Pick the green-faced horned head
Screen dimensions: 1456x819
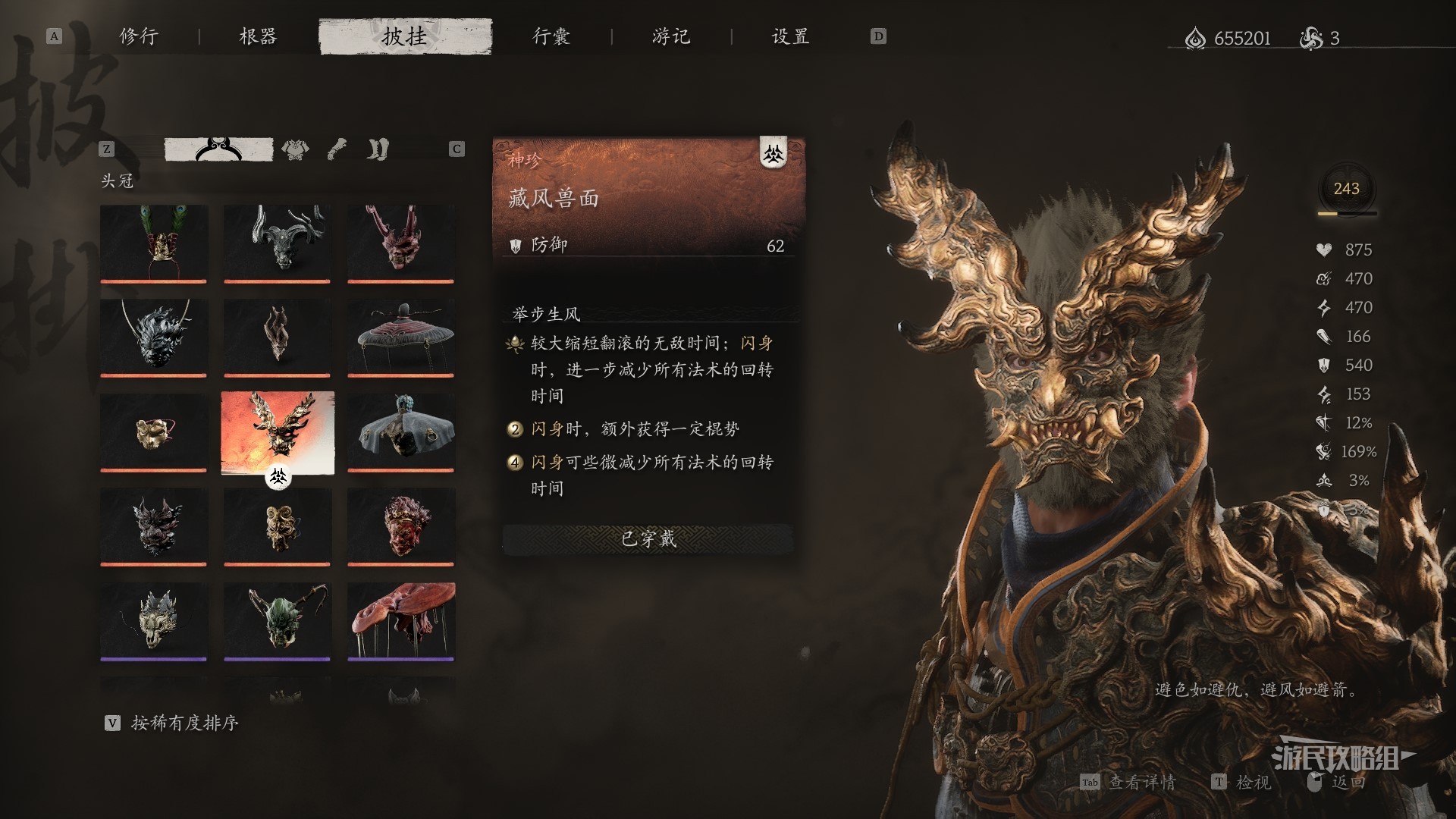pos(278,620)
